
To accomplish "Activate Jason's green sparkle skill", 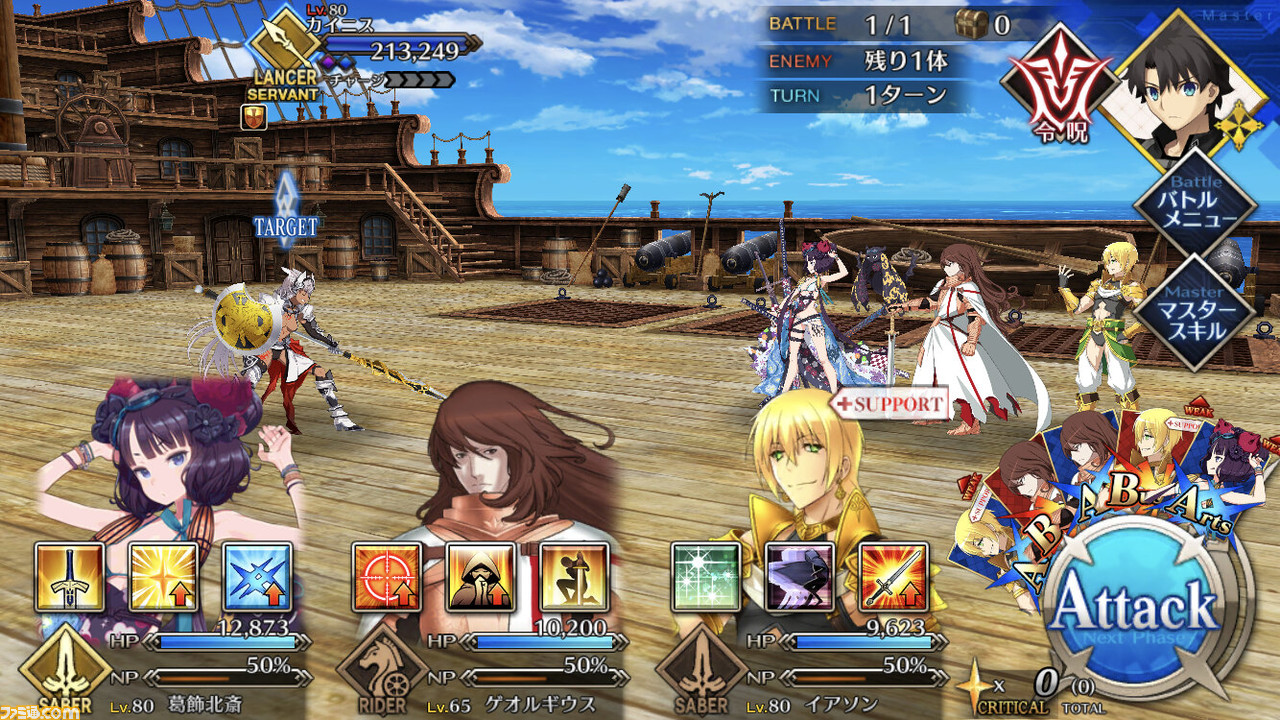I will point(706,577).
